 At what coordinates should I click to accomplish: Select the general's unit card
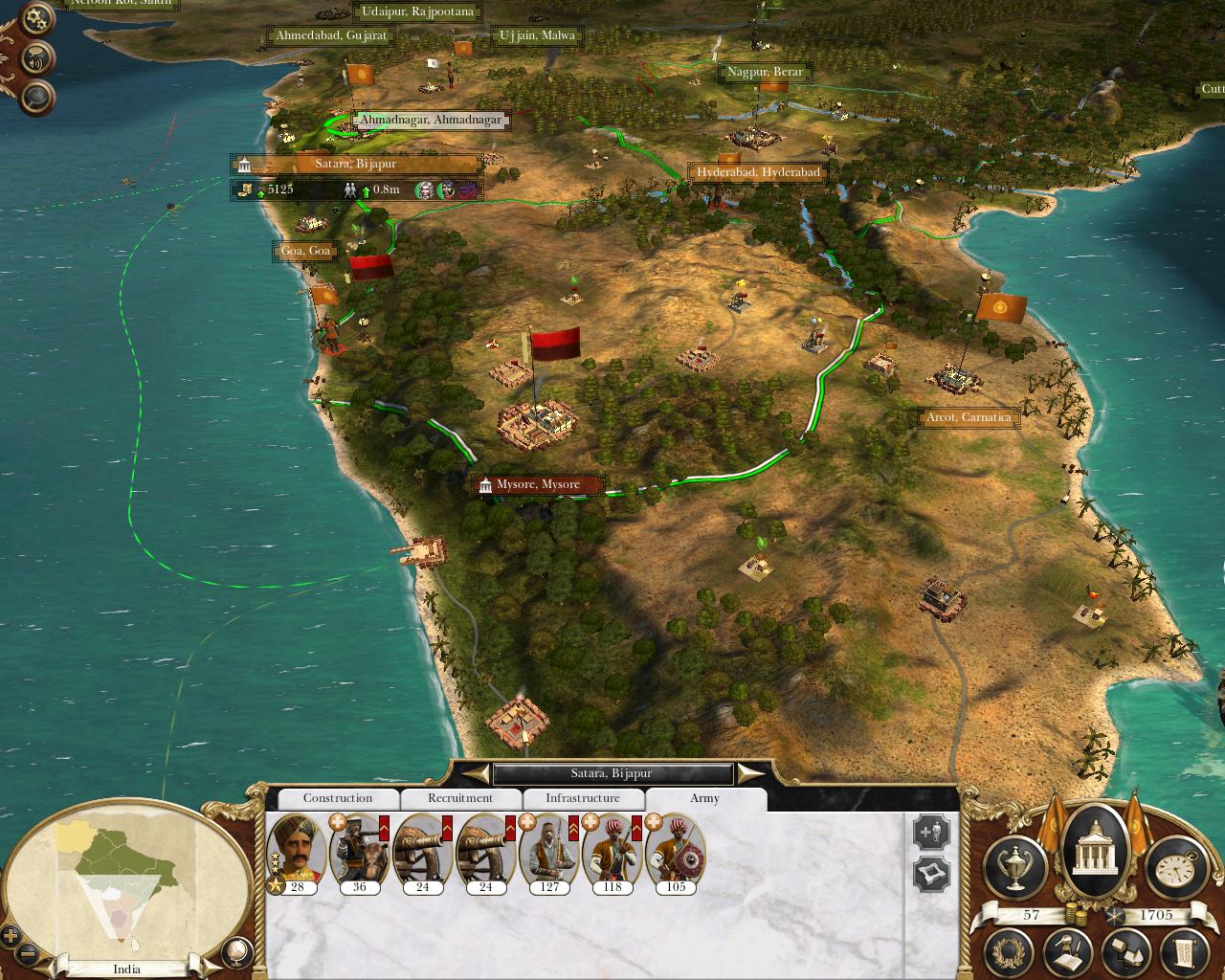pyautogui.click(x=297, y=850)
